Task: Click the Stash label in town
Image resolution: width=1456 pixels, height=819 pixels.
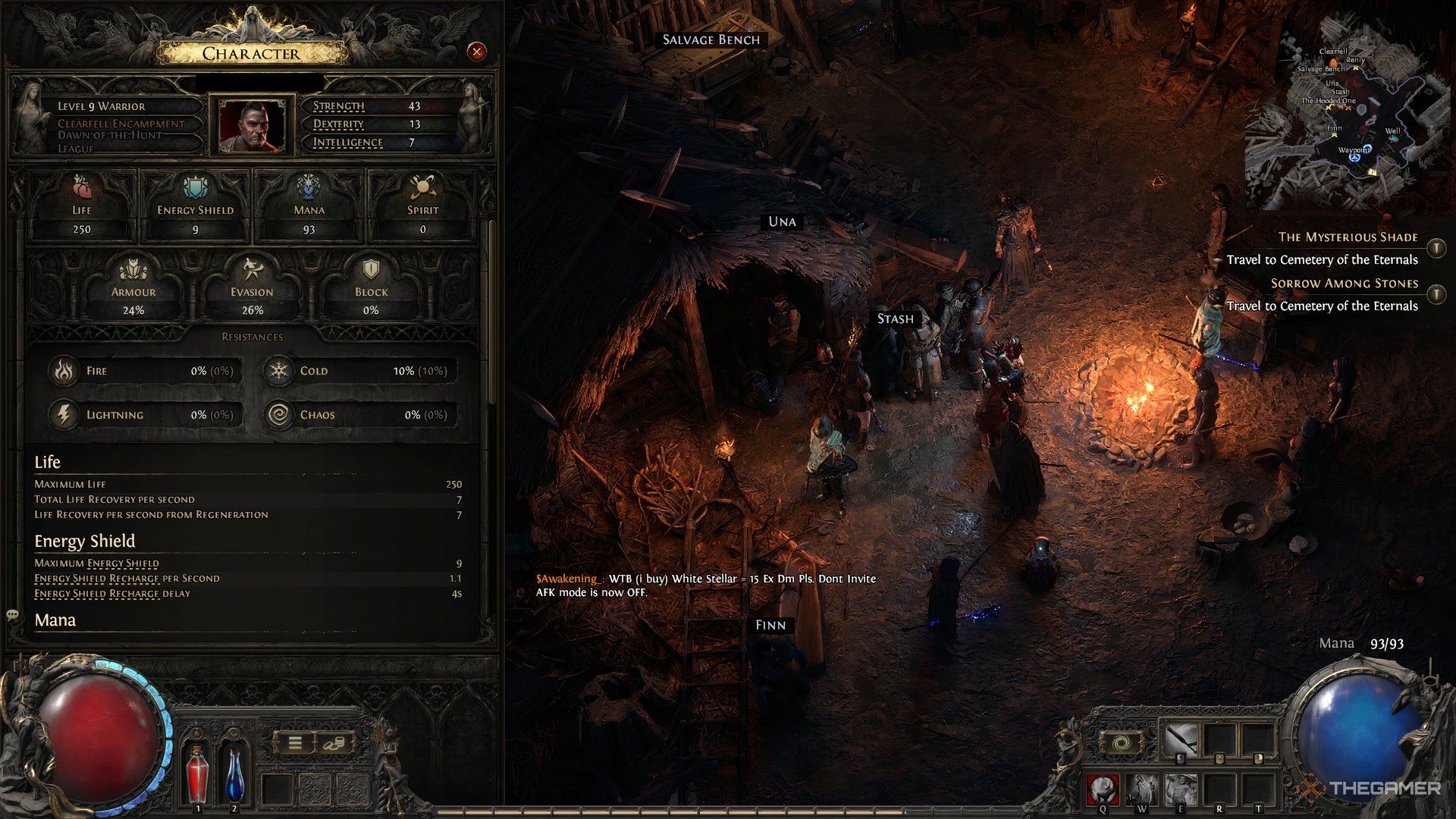Action: tap(895, 318)
